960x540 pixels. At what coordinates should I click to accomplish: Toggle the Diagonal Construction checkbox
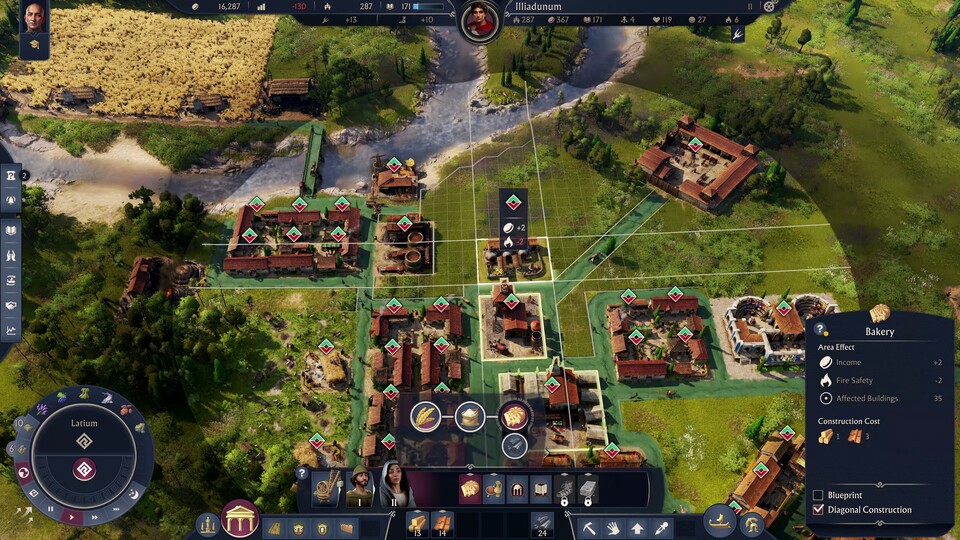pyautogui.click(x=818, y=510)
